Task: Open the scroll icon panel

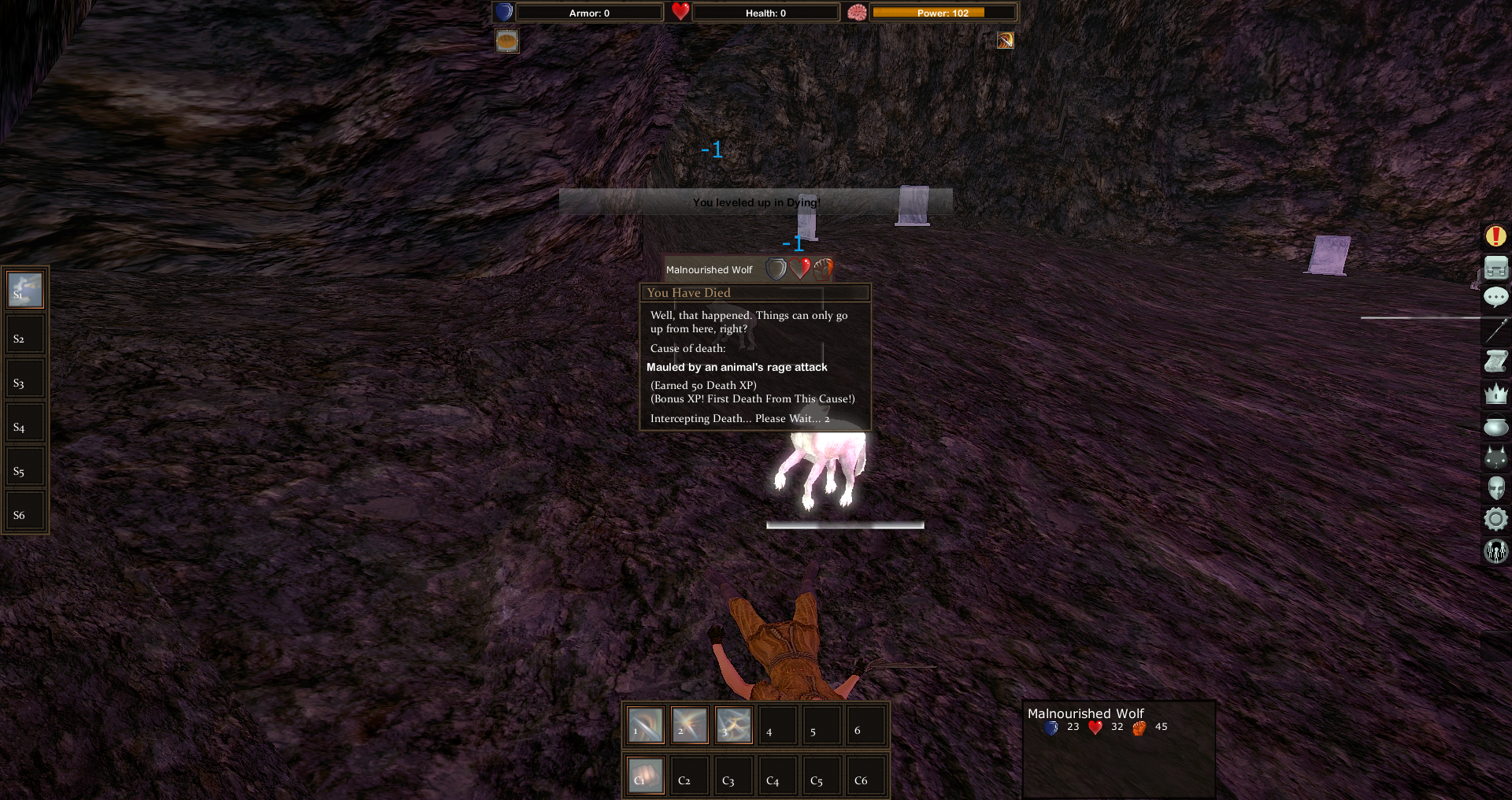Action: 1495,361
